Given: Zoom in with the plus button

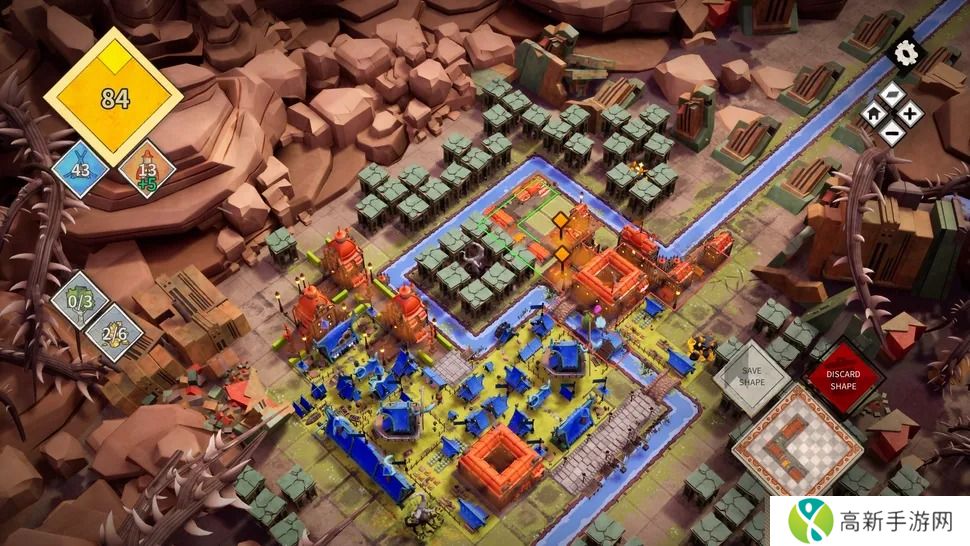Looking at the screenshot, I should 908,113.
